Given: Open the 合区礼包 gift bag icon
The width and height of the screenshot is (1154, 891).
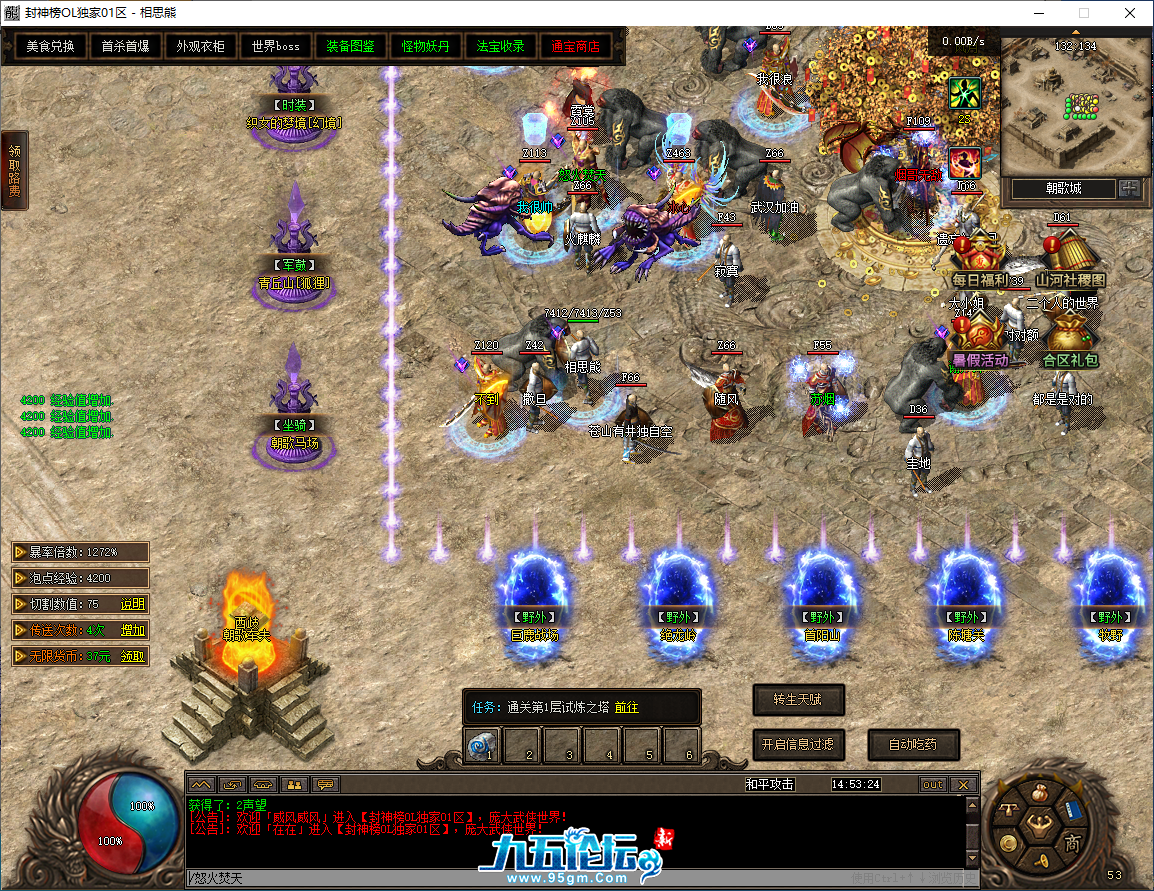Looking at the screenshot, I should [1070, 340].
